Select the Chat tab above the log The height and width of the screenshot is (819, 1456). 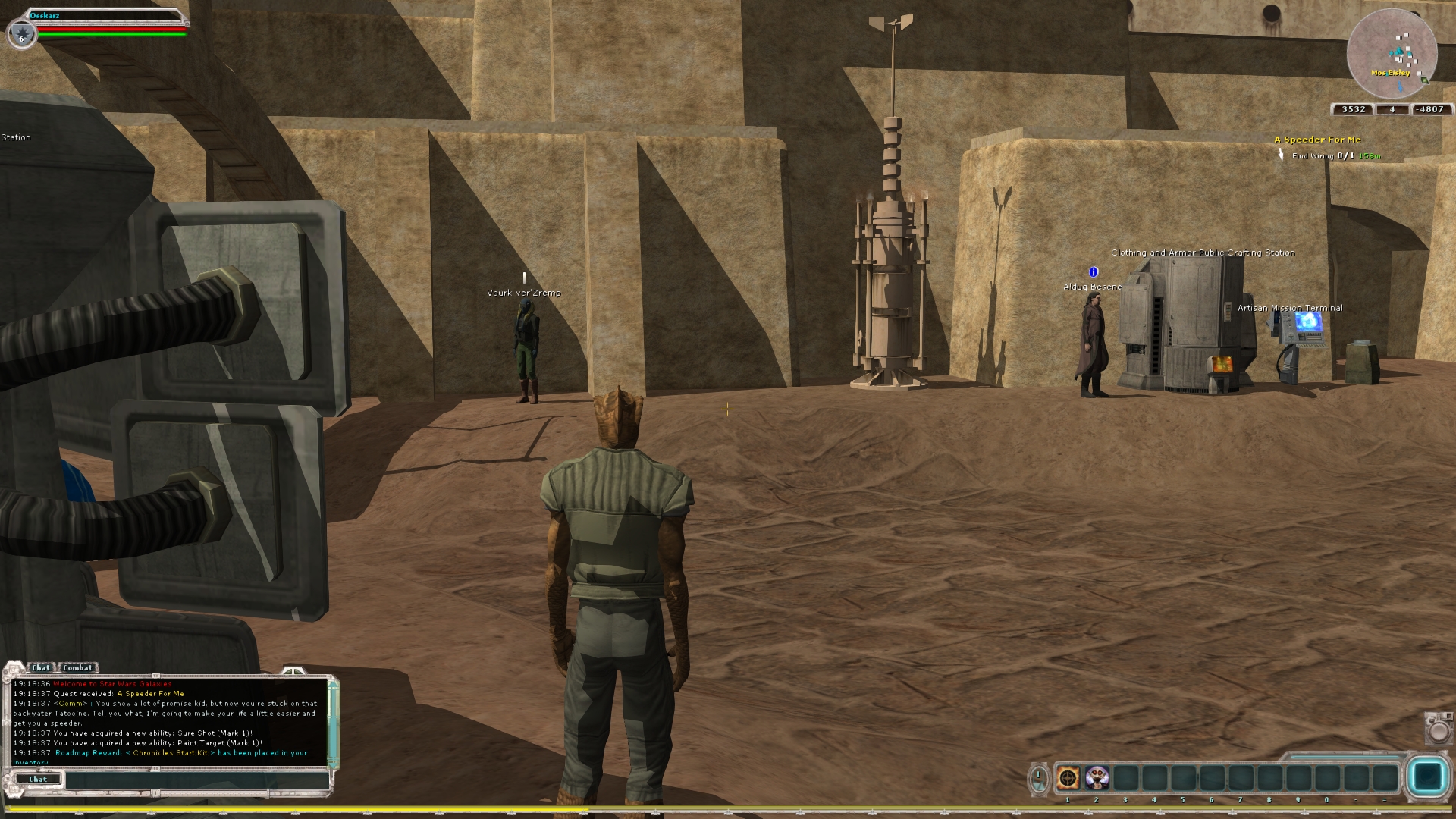tap(41, 667)
